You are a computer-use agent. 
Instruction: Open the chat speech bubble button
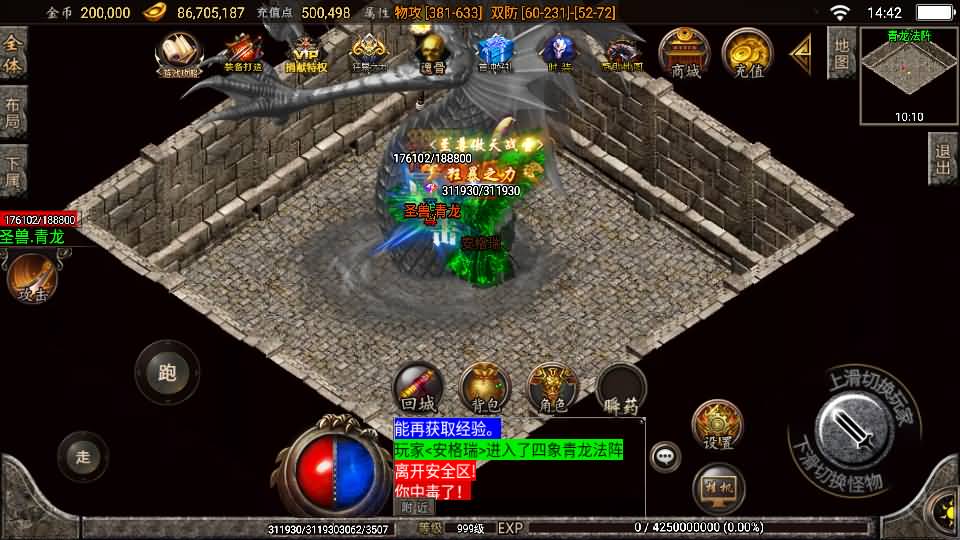point(665,456)
